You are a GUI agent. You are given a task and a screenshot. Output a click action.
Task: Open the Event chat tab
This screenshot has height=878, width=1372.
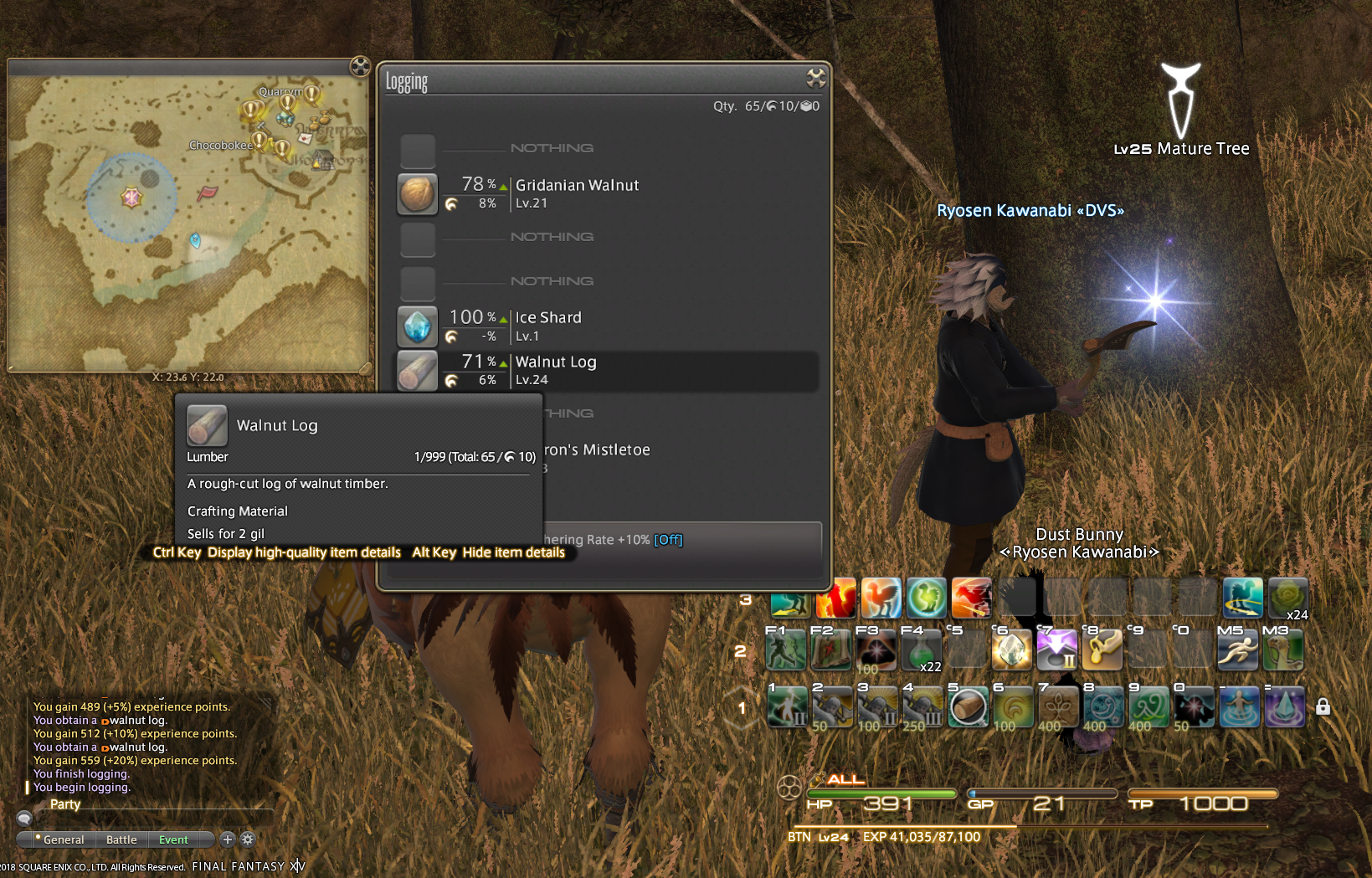(173, 839)
